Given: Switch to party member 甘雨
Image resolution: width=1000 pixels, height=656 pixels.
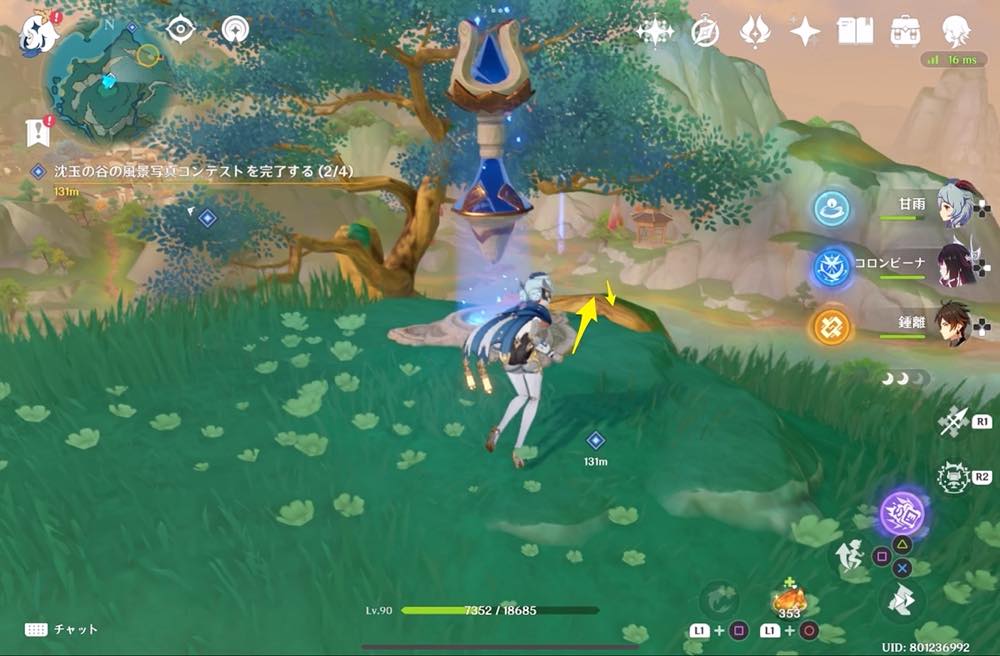Looking at the screenshot, I should point(957,208).
